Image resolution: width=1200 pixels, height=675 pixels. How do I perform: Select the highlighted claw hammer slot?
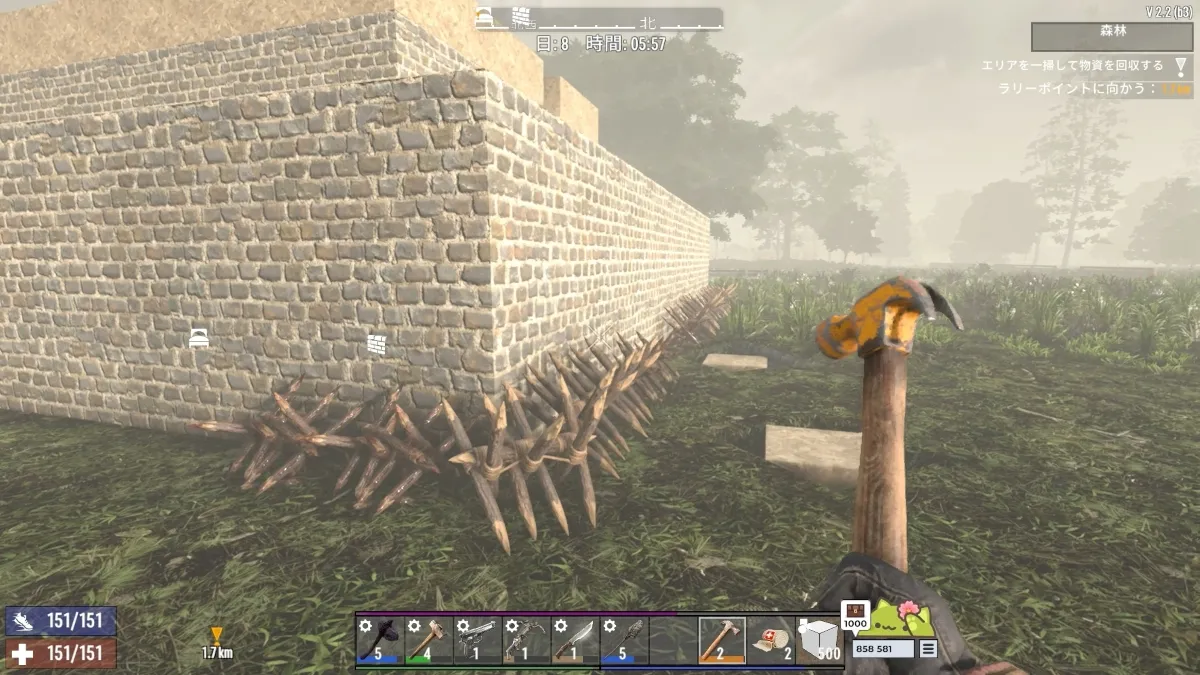point(722,640)
